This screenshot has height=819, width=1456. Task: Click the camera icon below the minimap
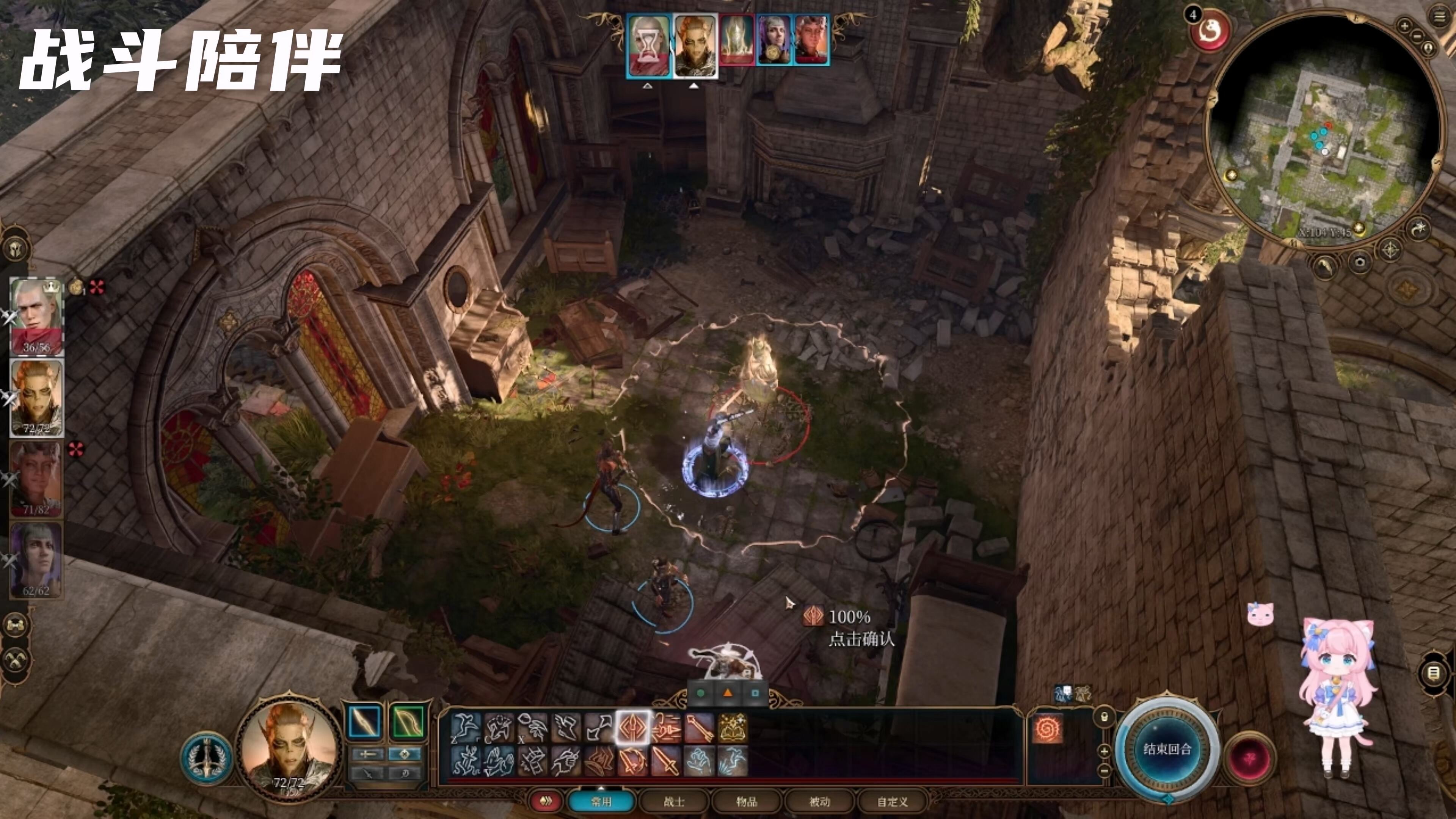(1359, 262)
